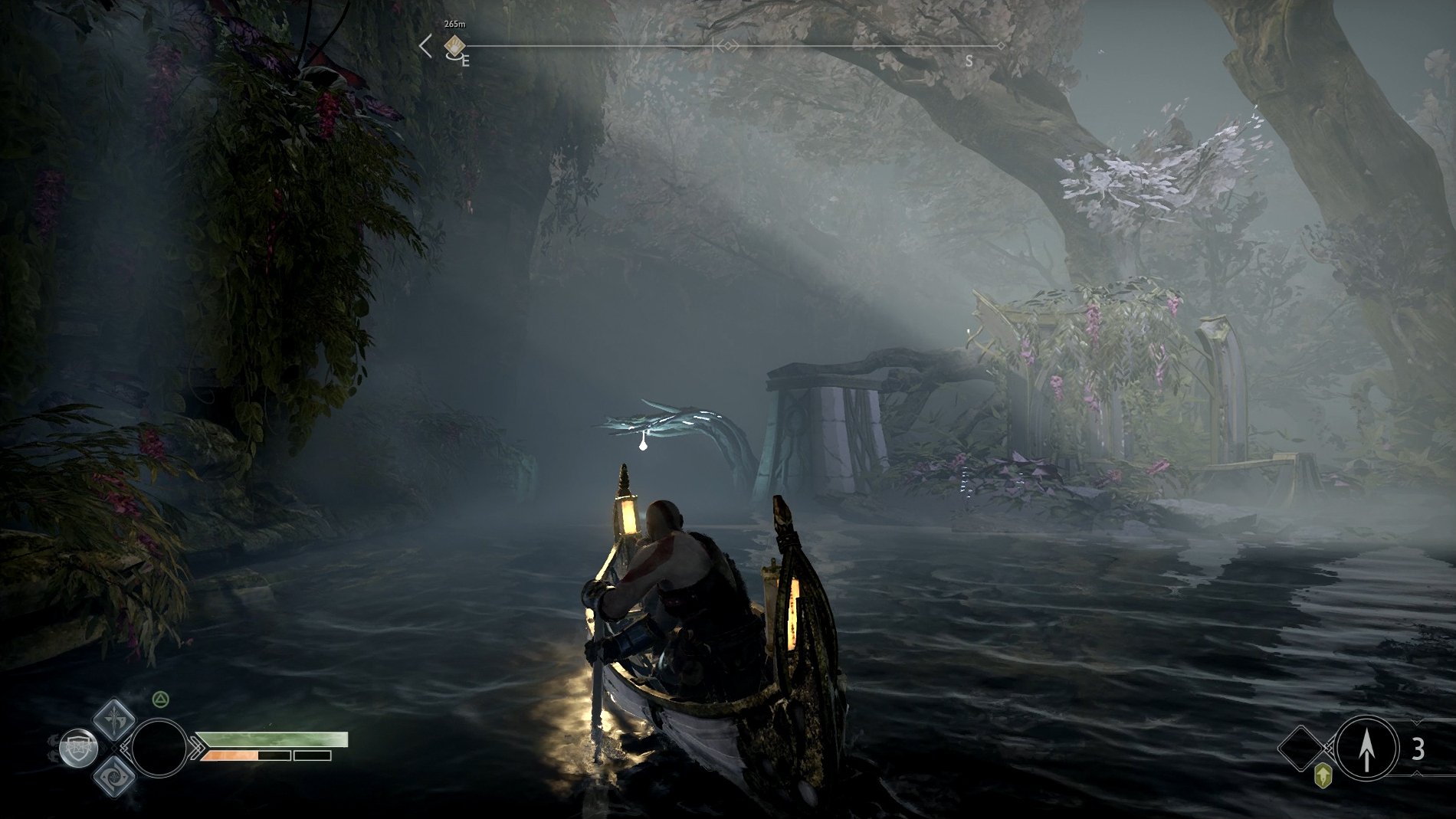Toggle the small diamond at the compass right end

1002,46
